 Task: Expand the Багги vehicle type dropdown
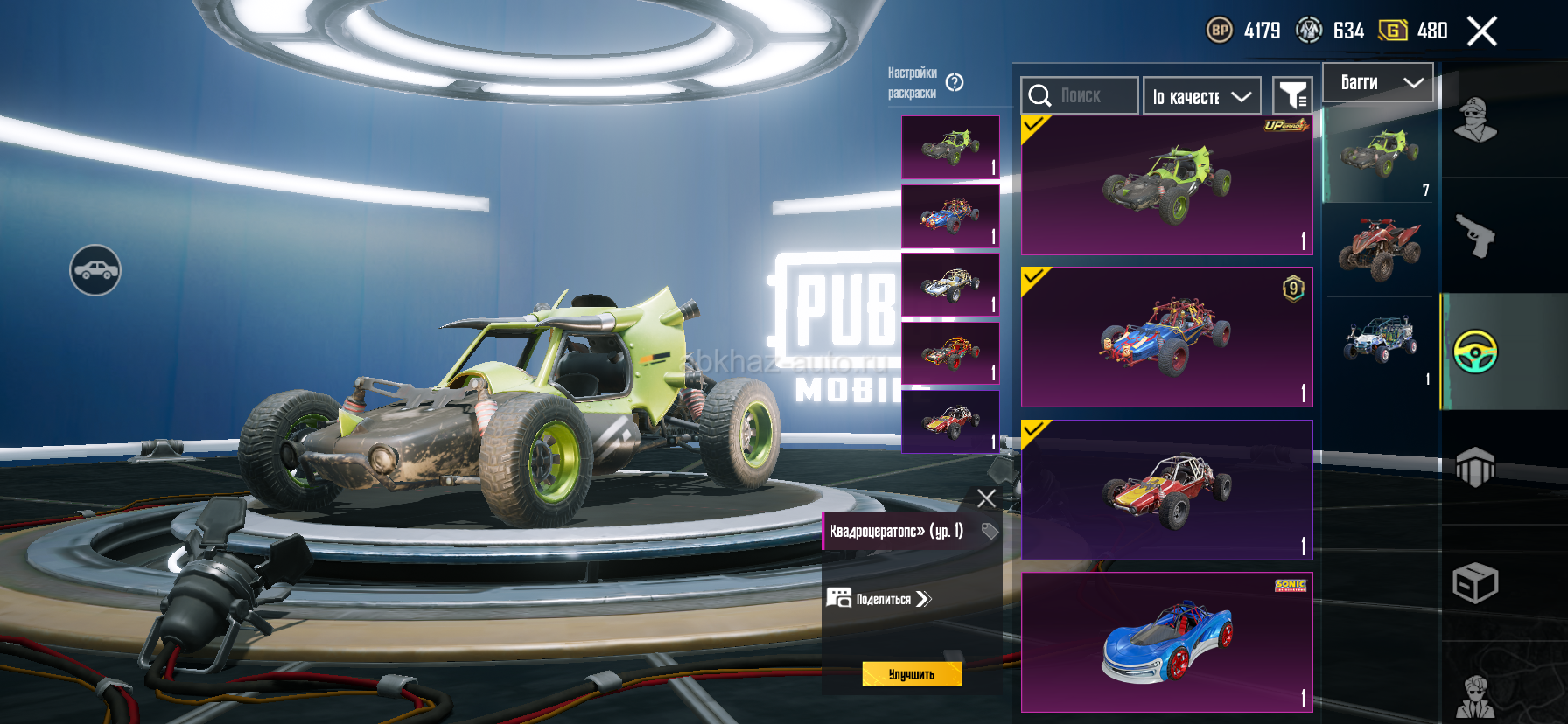click(x=1377, y=83)
